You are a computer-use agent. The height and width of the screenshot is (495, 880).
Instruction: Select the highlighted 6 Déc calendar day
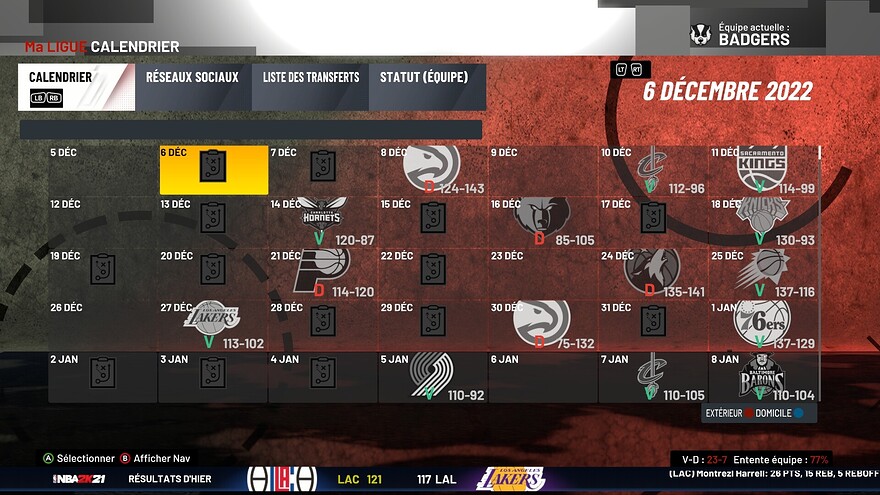coord(214,169)
